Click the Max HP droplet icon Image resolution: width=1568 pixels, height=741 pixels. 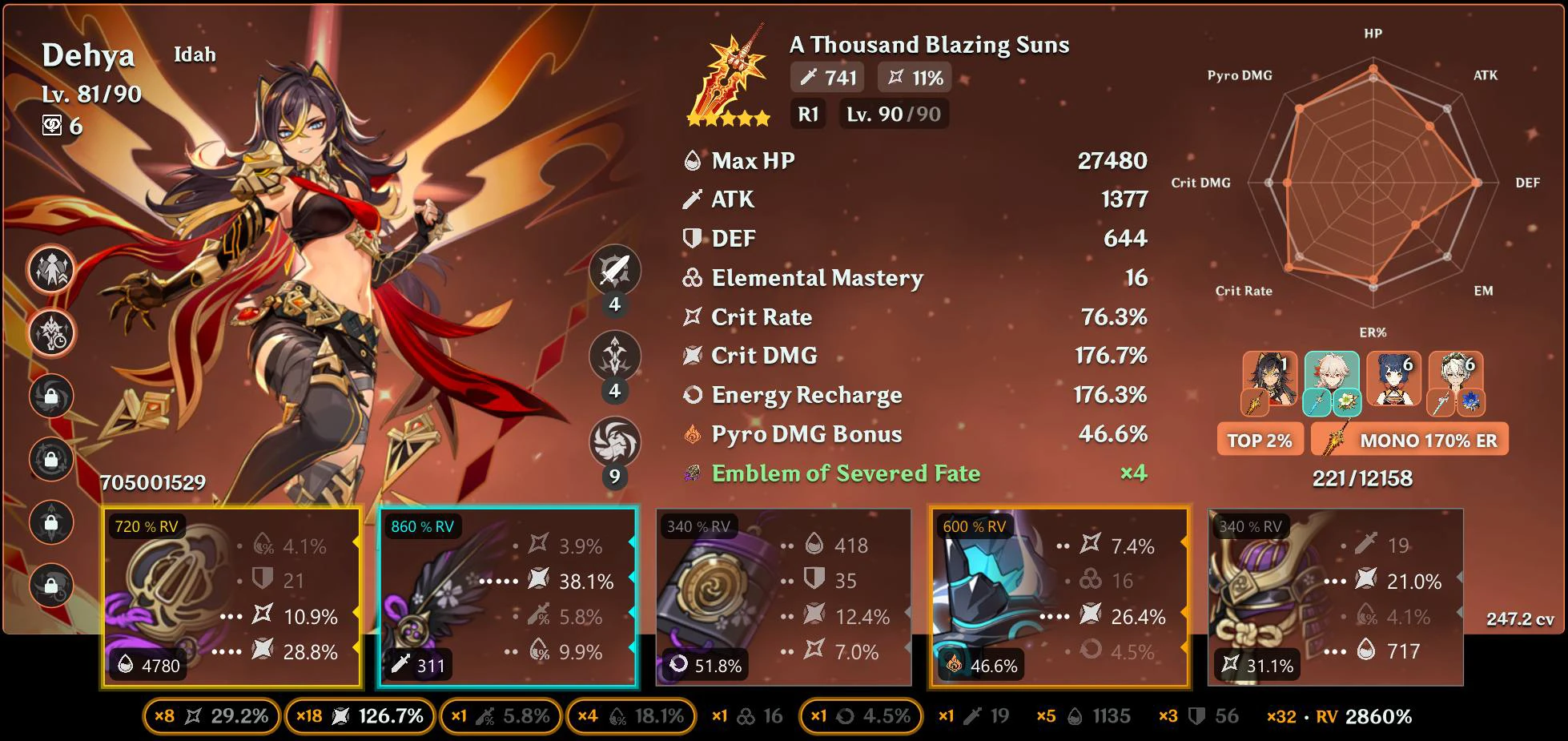point(690,160)
